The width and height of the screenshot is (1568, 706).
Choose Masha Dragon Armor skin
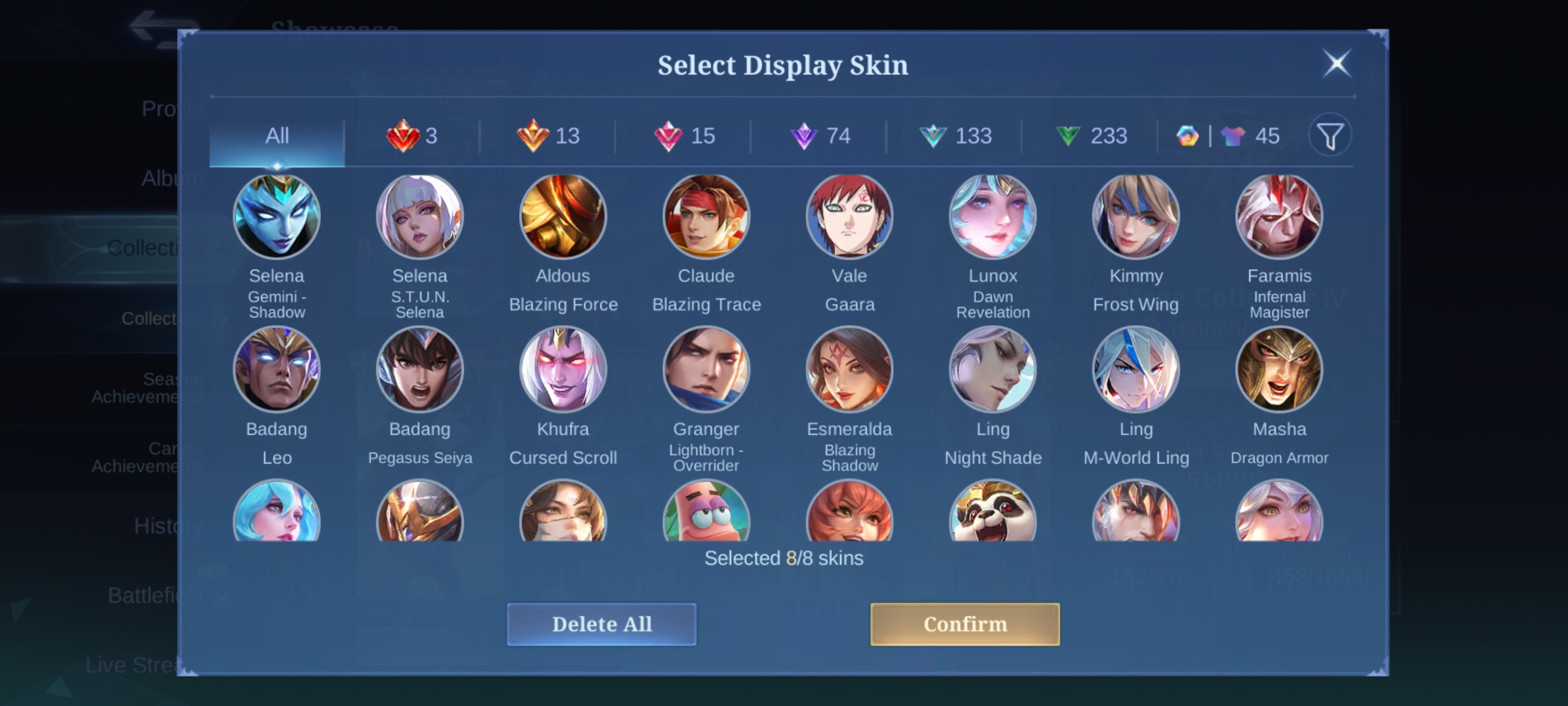(1279, 369)
